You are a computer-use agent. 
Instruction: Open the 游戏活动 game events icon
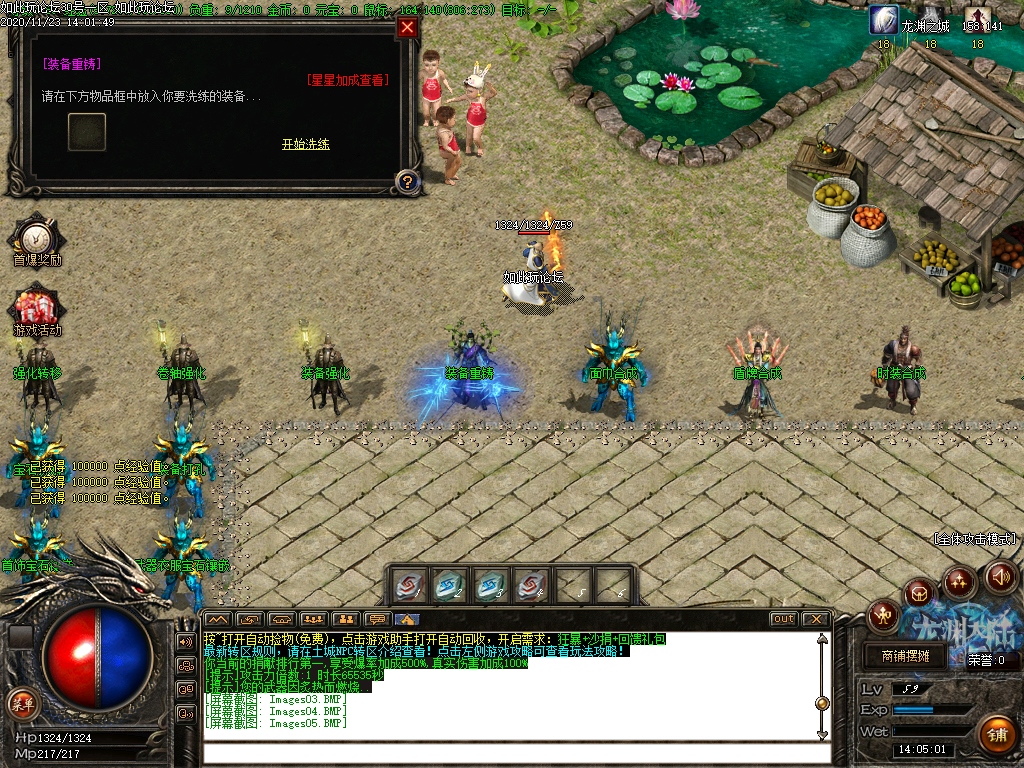[37, 309]
